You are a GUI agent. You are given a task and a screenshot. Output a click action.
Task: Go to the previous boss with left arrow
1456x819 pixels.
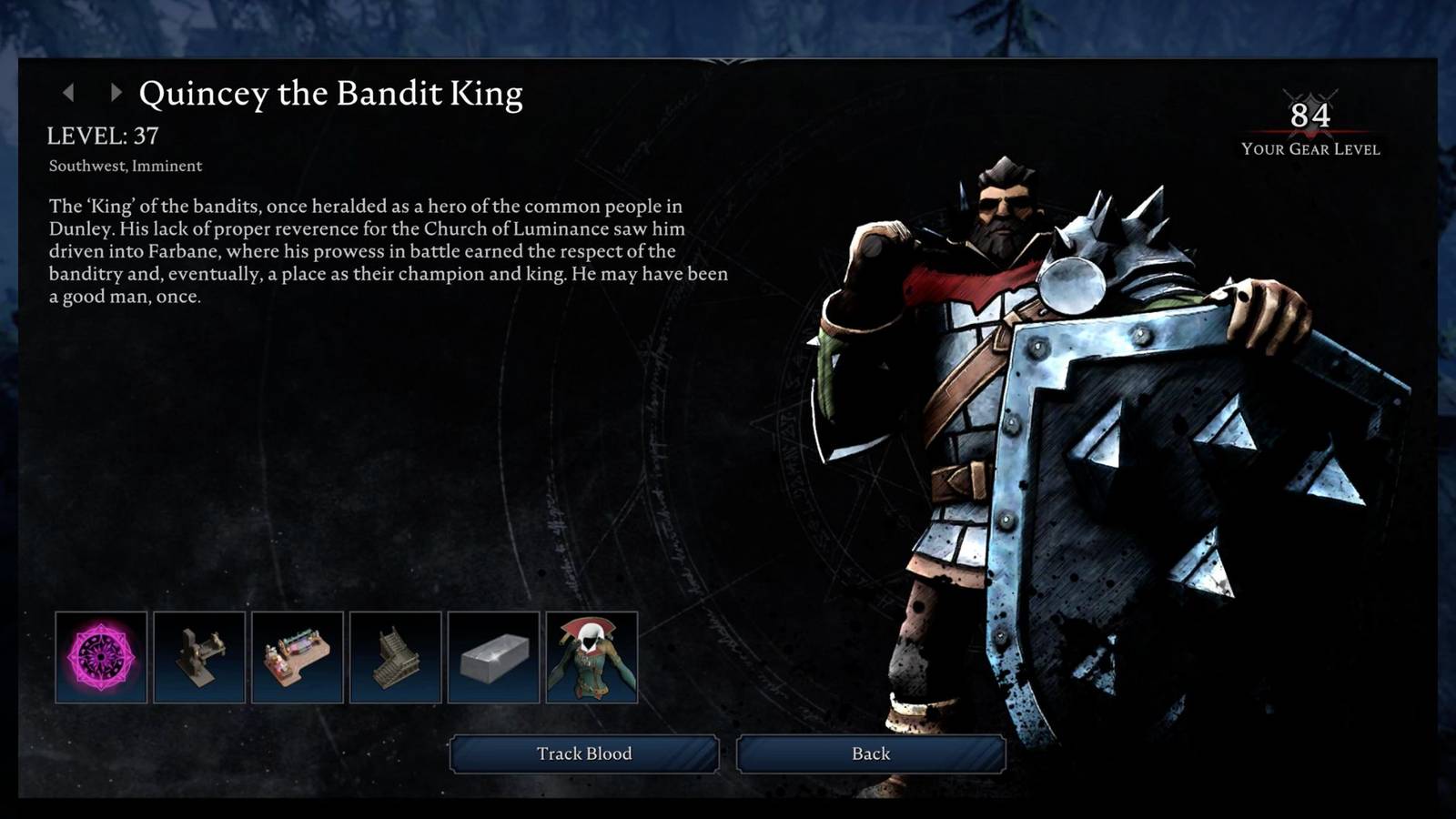click(70, 91)
